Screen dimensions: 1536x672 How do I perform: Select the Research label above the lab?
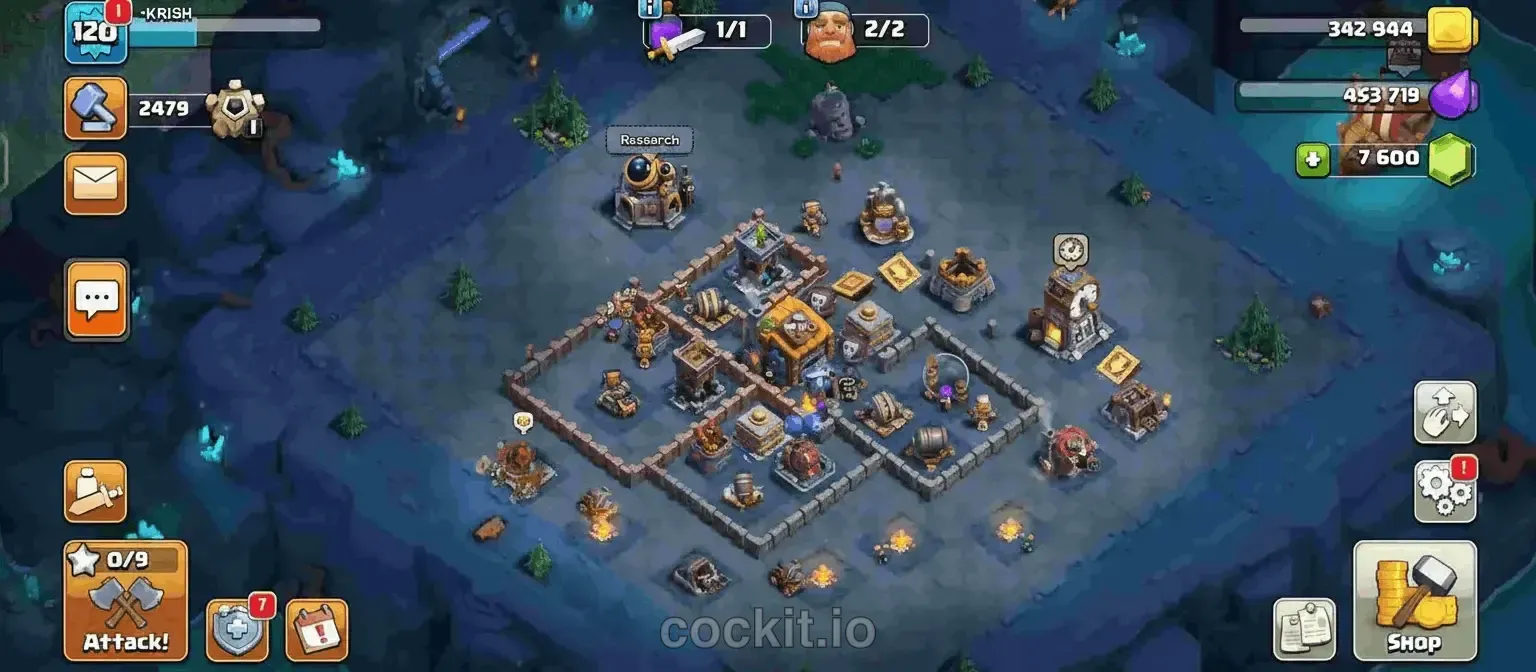click(649, 140)
